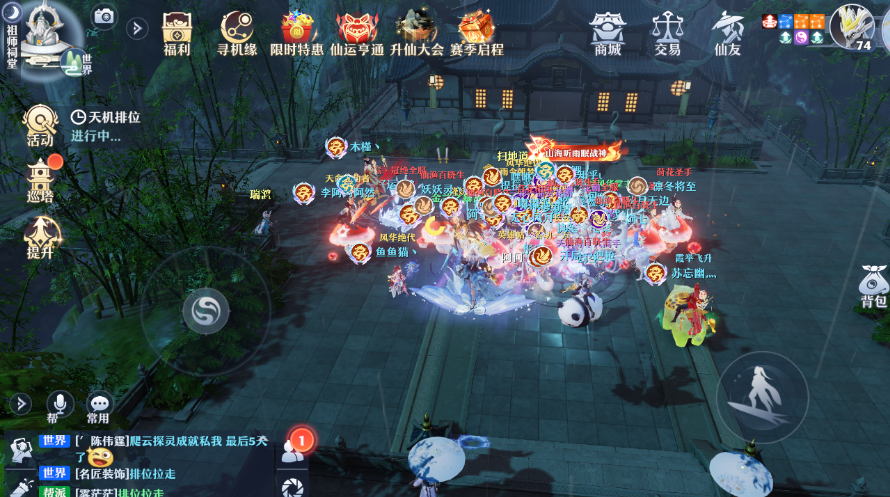Open the 常用 quick chat phrases
Image resolution: width=890 pixels, height=497 pixels.
pyautogui.click(x=98, y=406)
